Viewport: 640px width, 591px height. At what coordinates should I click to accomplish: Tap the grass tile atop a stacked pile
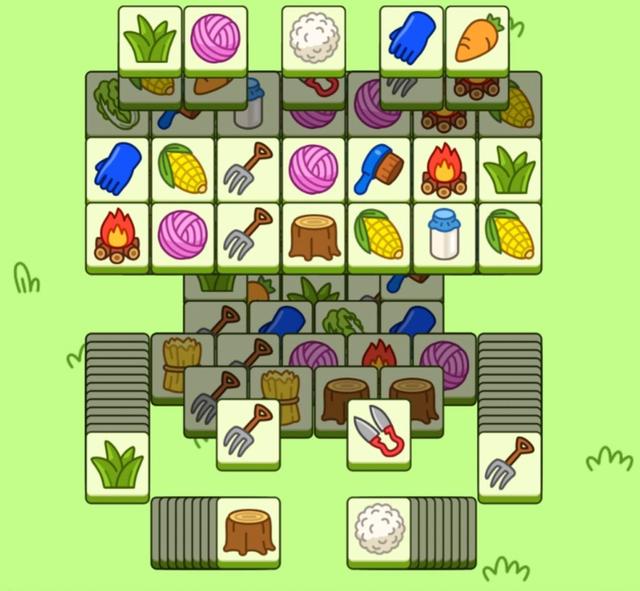118,464
